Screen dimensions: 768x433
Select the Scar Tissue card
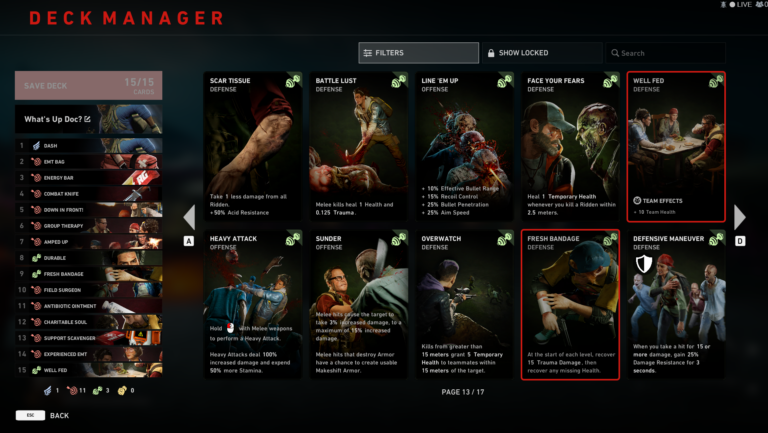coord(252,146)
